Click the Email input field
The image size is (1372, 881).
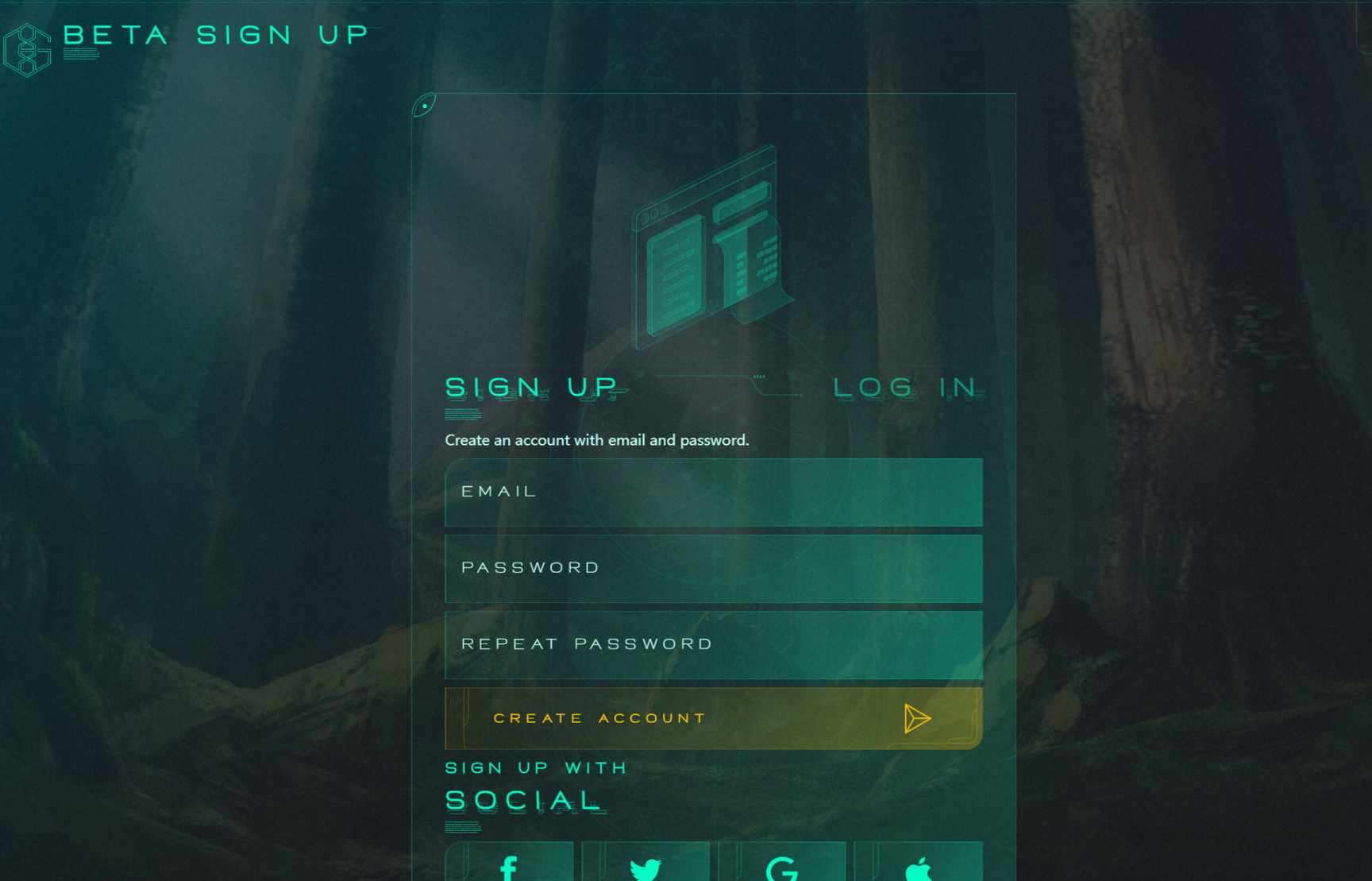[x=713, y=492]
